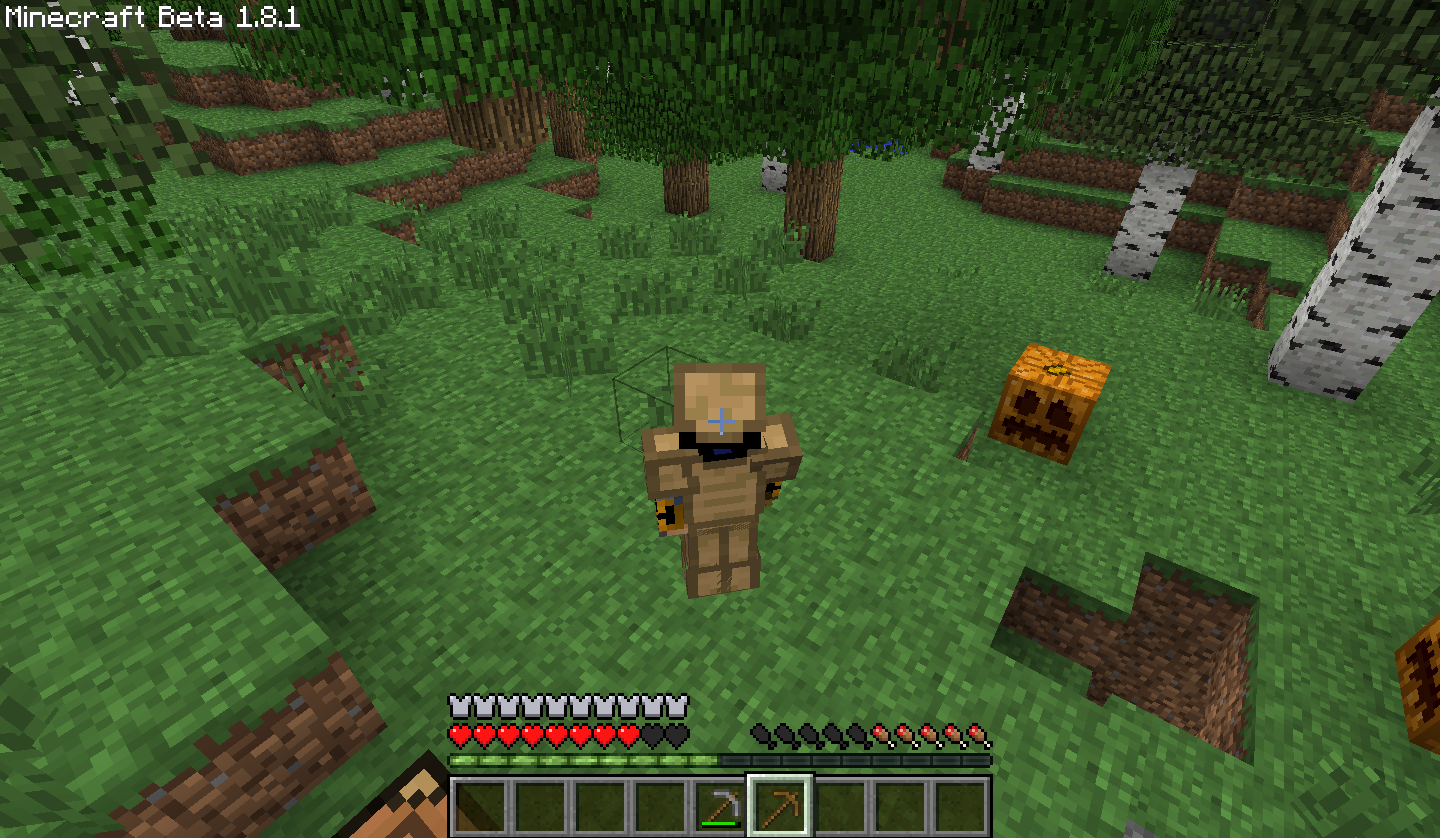Click the durability bar under the iron pickaxe
Viewport: 1440px width, 838px height.
pyautogui.click(x=720, y=825)
